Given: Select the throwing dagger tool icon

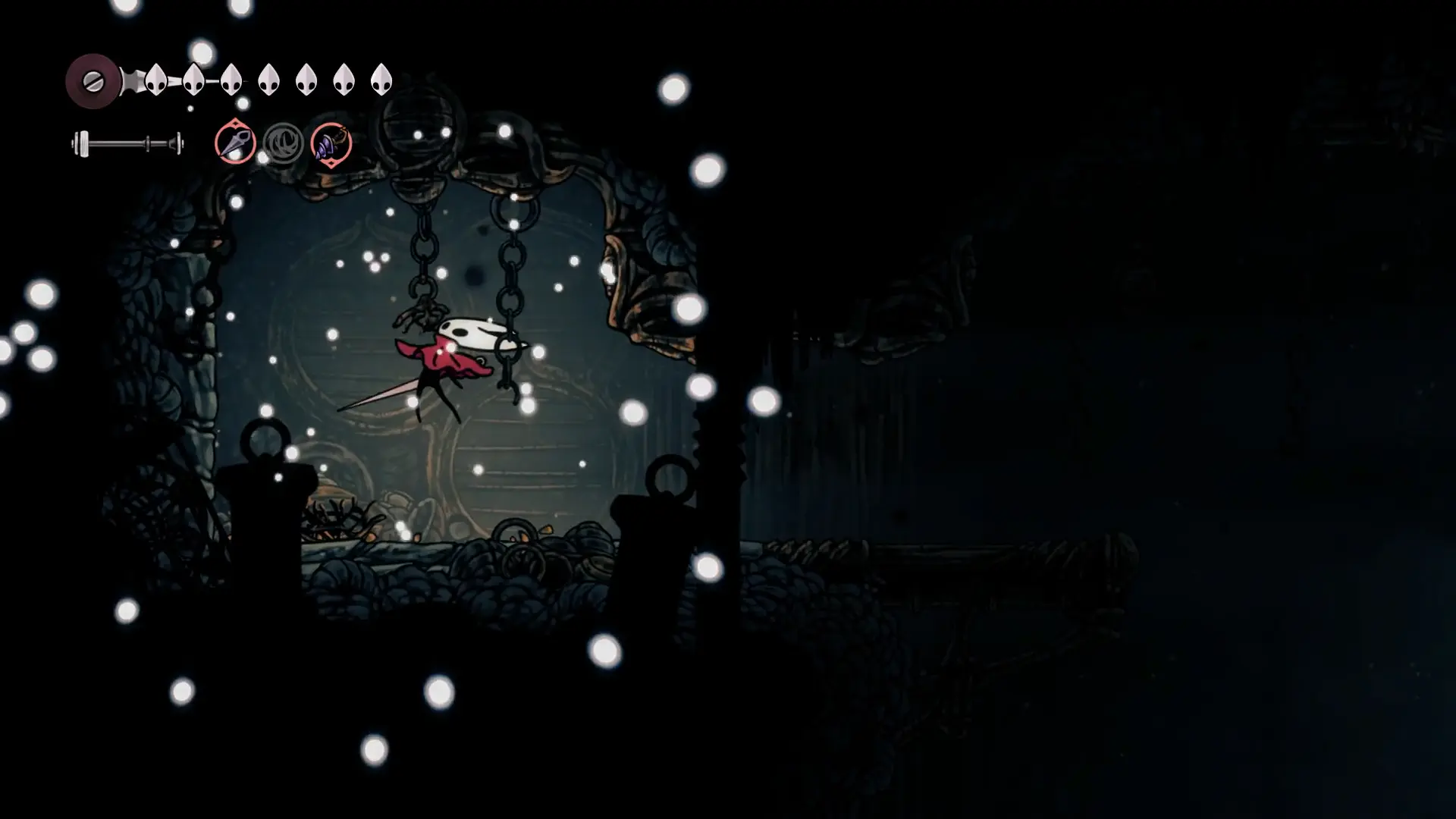Looking at the screenshot, I should tap(235, 143).
